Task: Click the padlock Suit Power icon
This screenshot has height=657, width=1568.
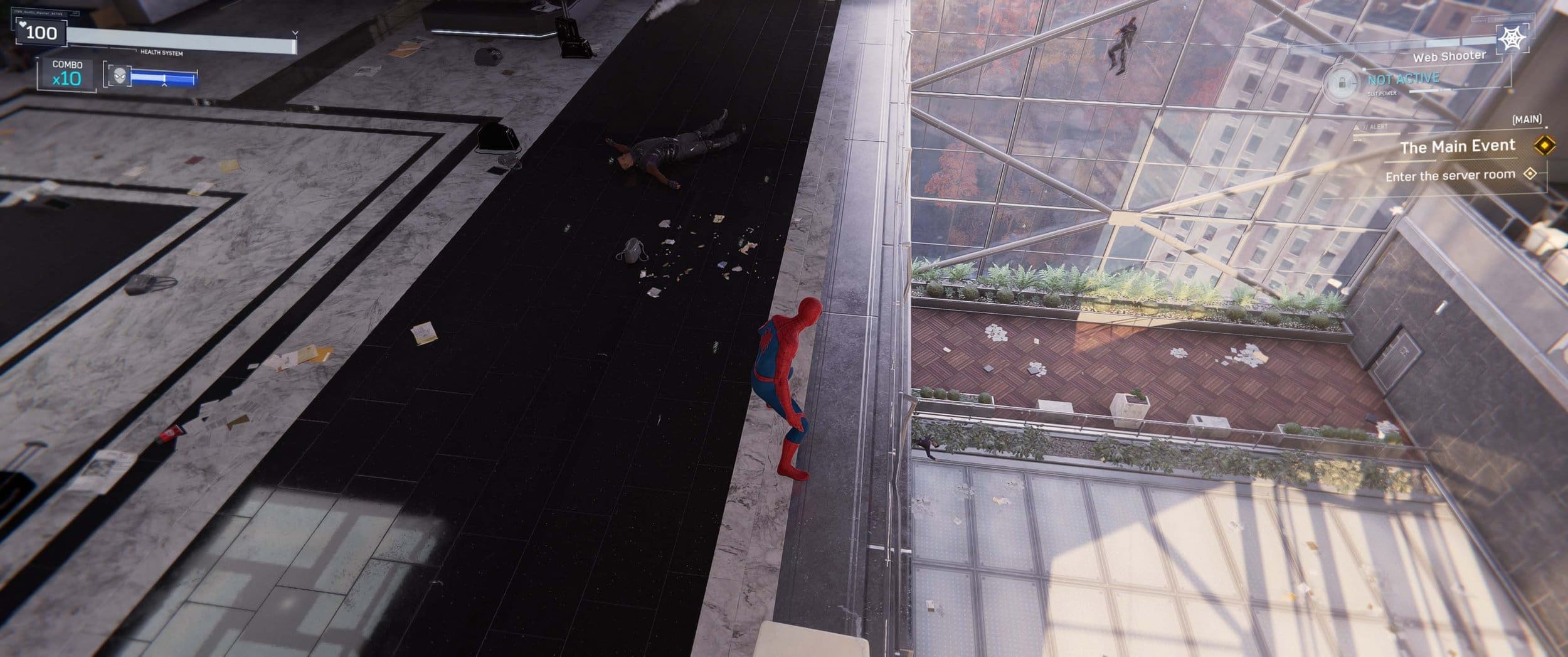Action: pyautogui.click(x=1342, y=82)
